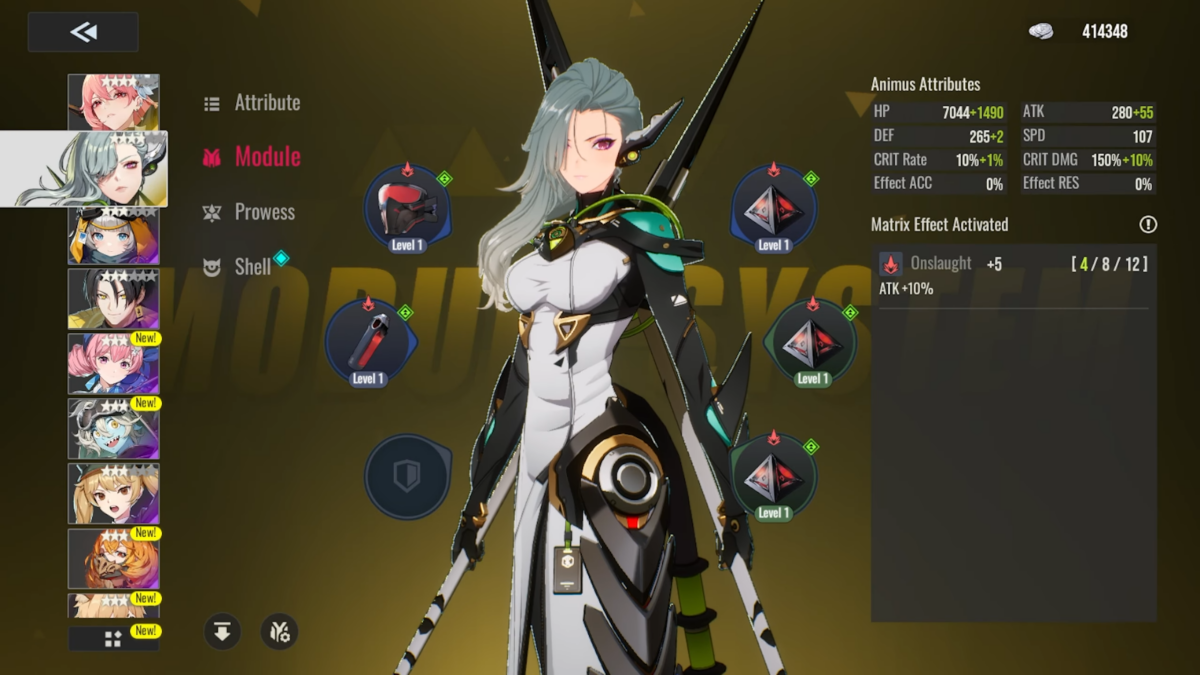The height and width of the screenshot is (675, 1200).
Task: Open the empty shield module slot
Action: [407, 476]
